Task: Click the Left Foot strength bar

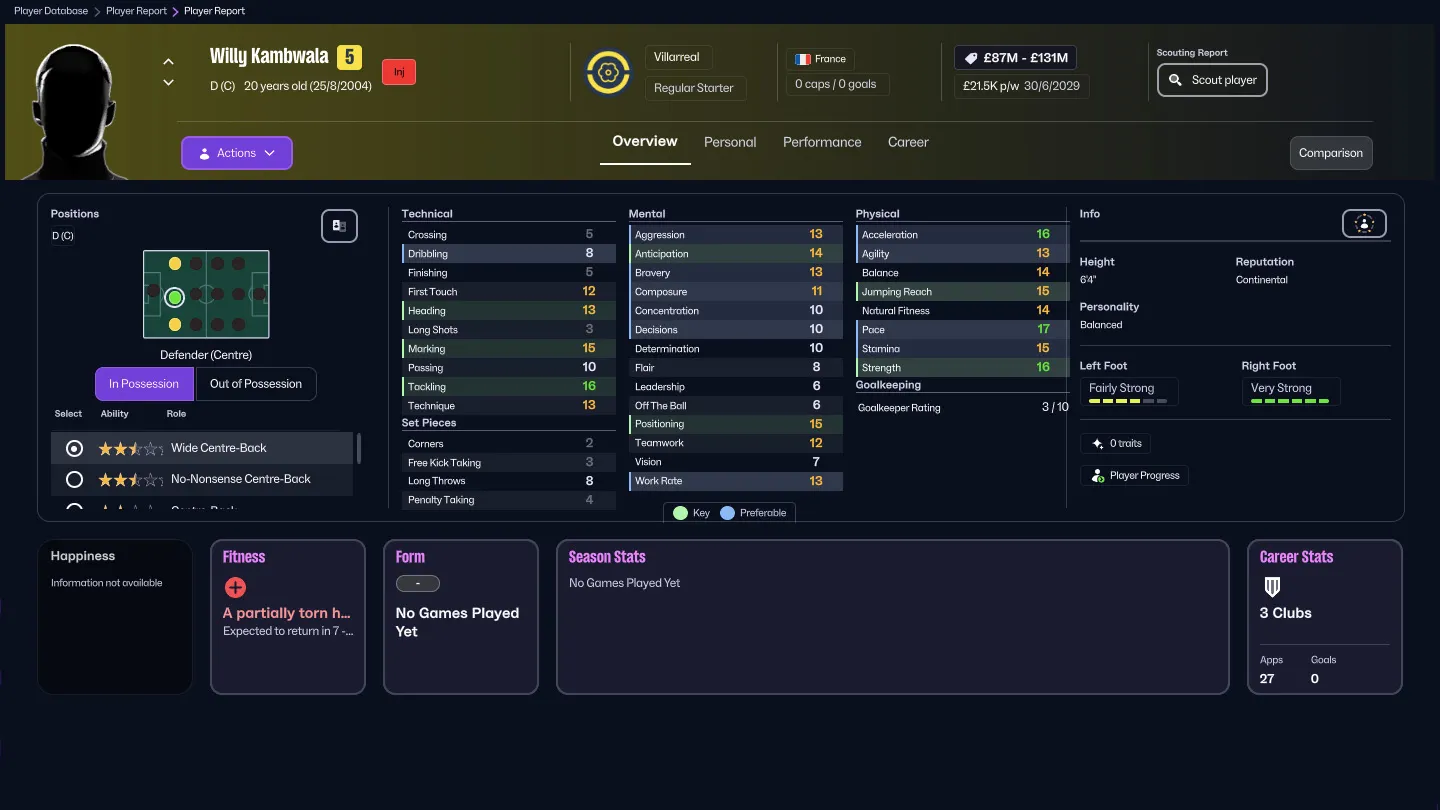Action: click(1129, 399)
